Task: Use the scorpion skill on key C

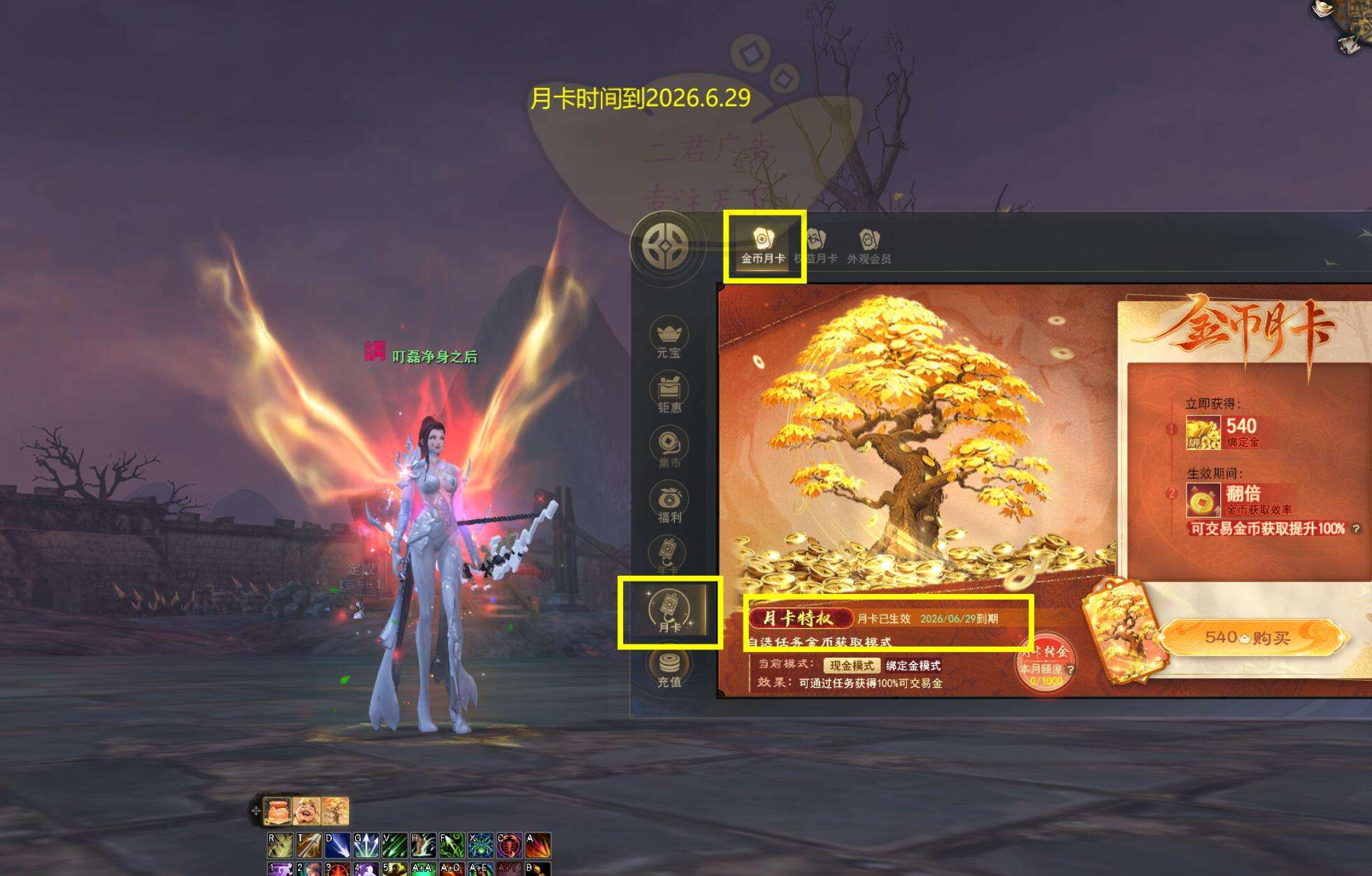Action: click(x=509, y=845)
